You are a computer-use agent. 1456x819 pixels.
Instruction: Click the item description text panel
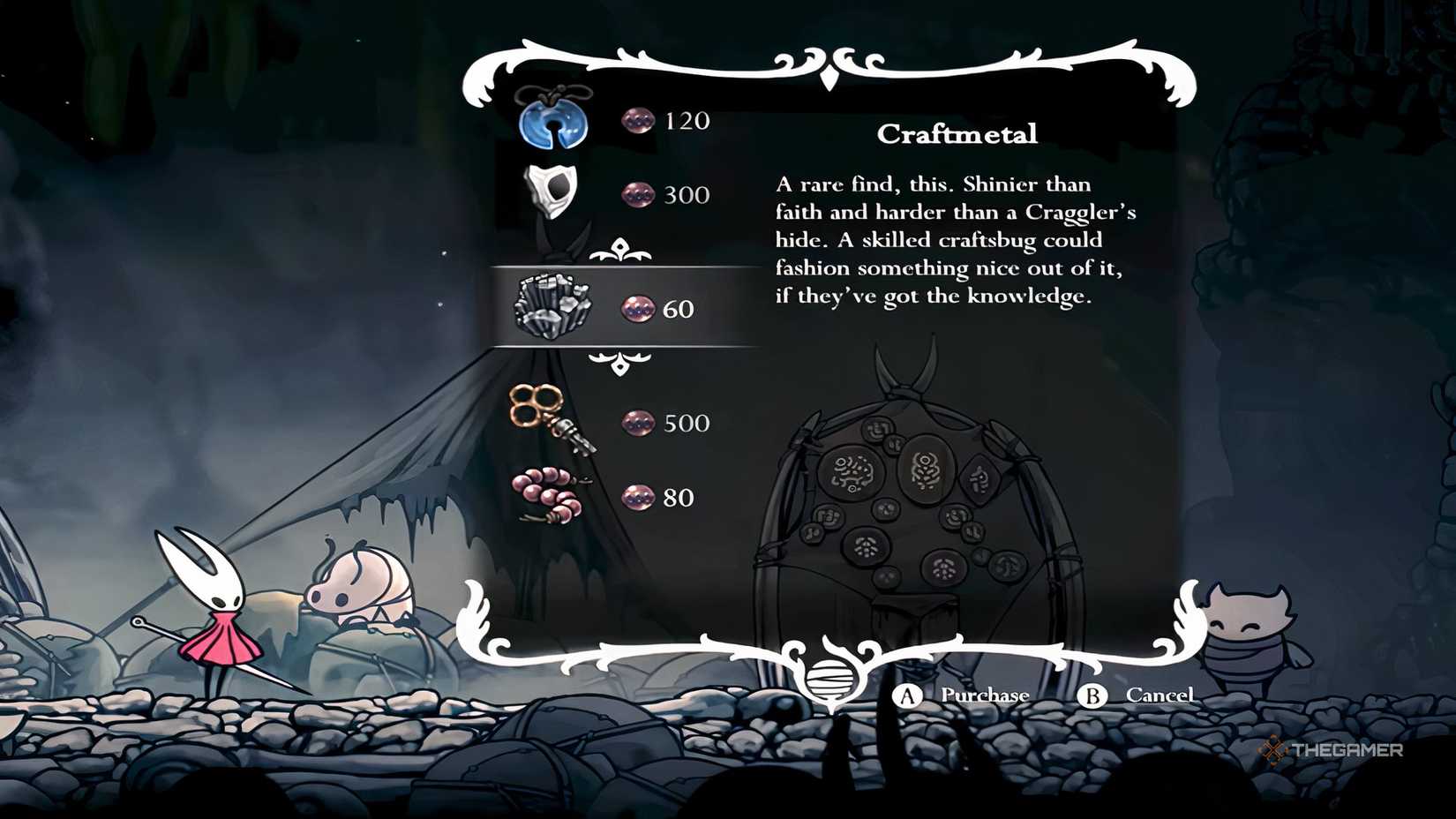point(957,240)
